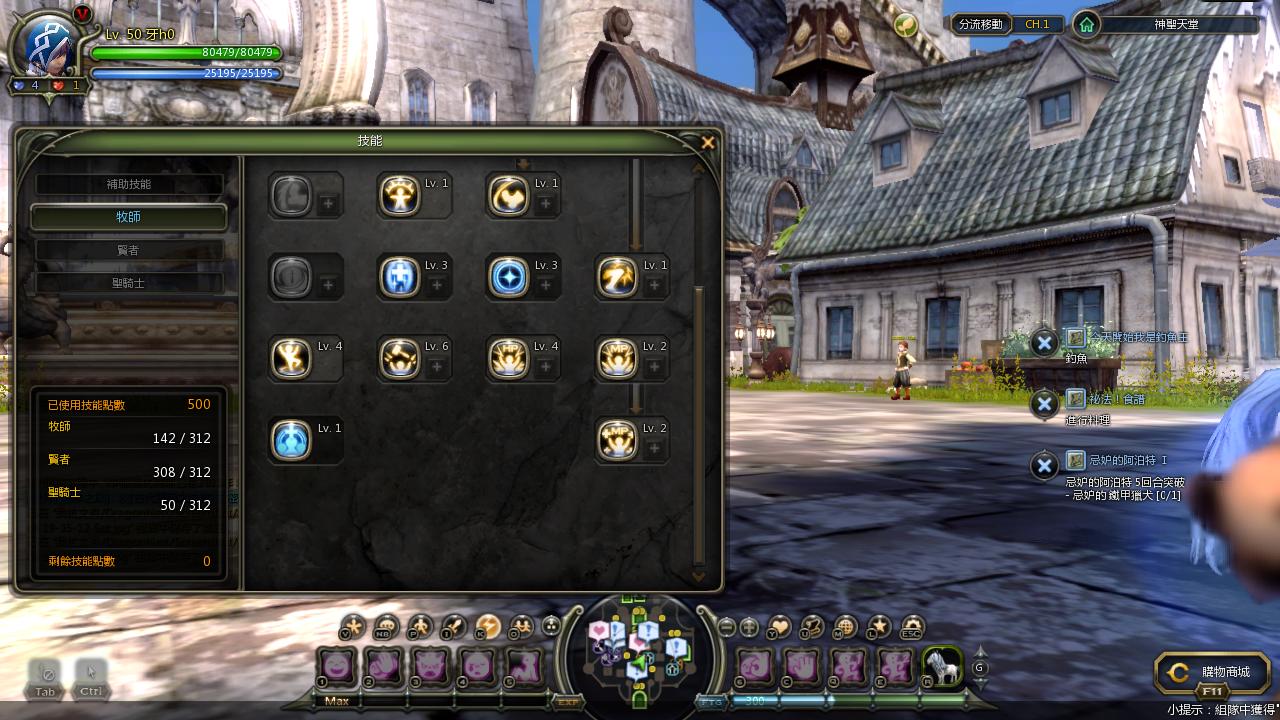Pick the lightning bolt skill at Lv. 1
Screen dimensions: 1280x720
617,277
